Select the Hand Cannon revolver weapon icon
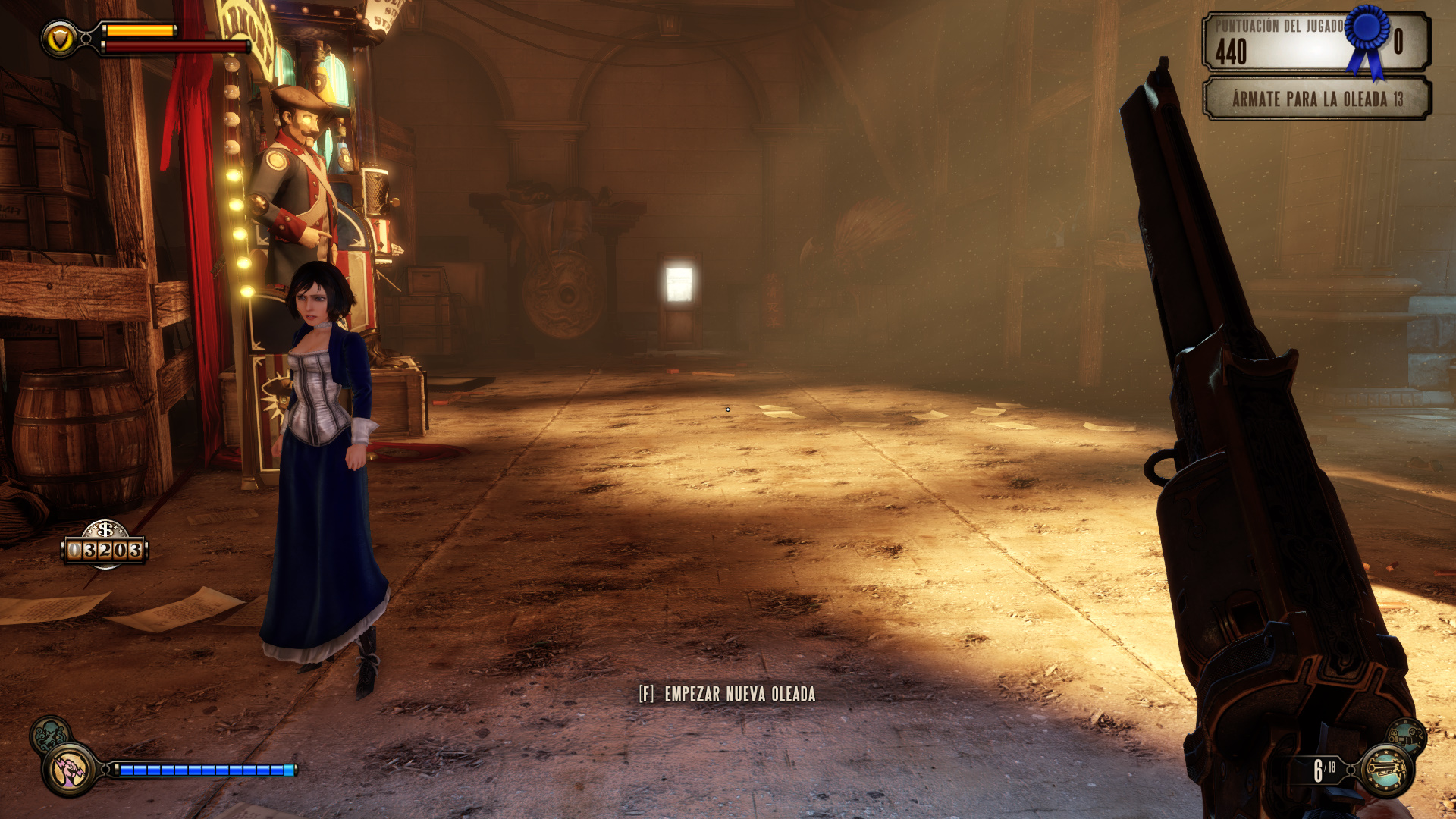Image resolution: width=1456 pixels, height=819 pixels. 1386,770
